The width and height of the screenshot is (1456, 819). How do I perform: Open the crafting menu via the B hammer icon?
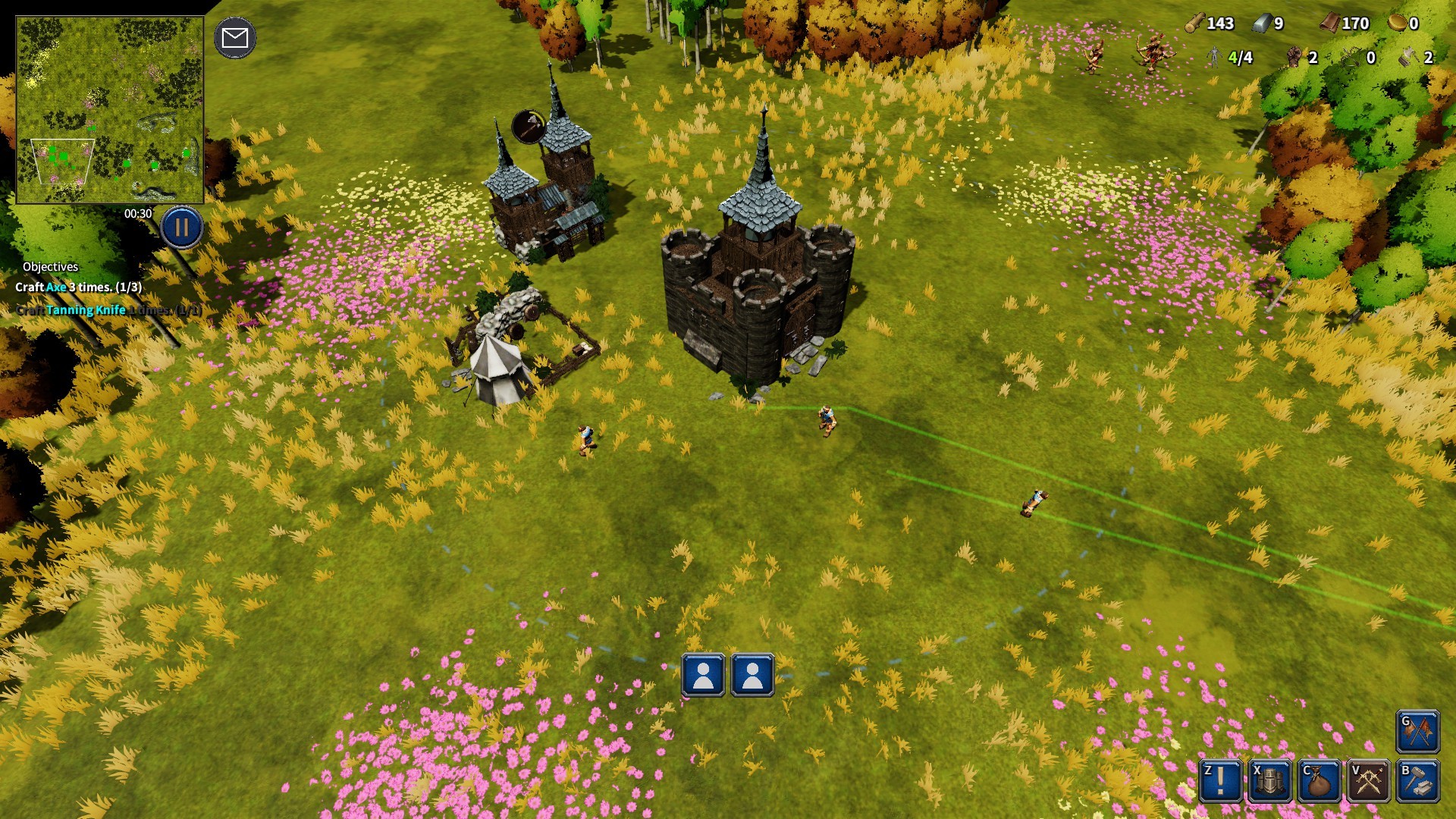coord(1417,782)
